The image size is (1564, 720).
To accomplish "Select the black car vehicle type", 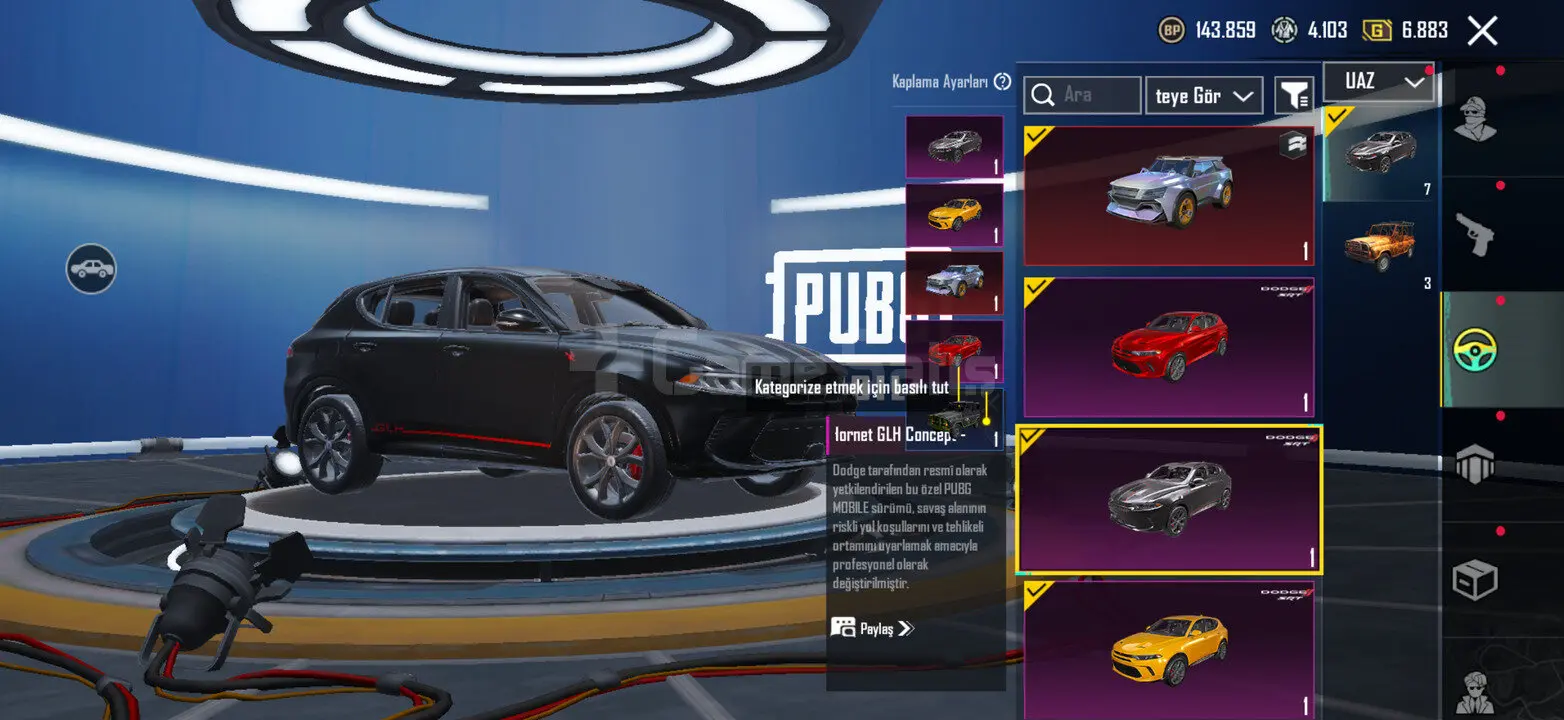I will tap(1380, 152).
